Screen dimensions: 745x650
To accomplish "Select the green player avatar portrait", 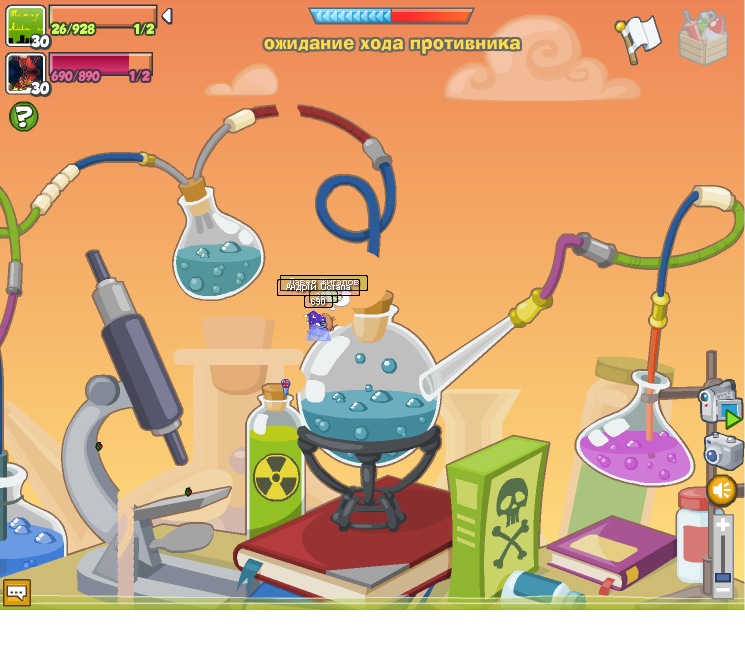I will (x=26, y=26).
